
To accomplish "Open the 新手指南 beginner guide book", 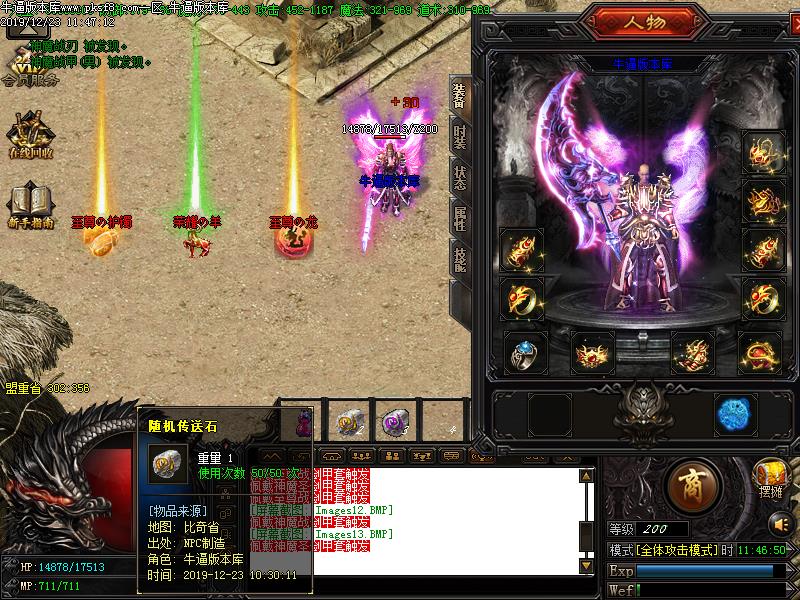I will tap(29, 204).
